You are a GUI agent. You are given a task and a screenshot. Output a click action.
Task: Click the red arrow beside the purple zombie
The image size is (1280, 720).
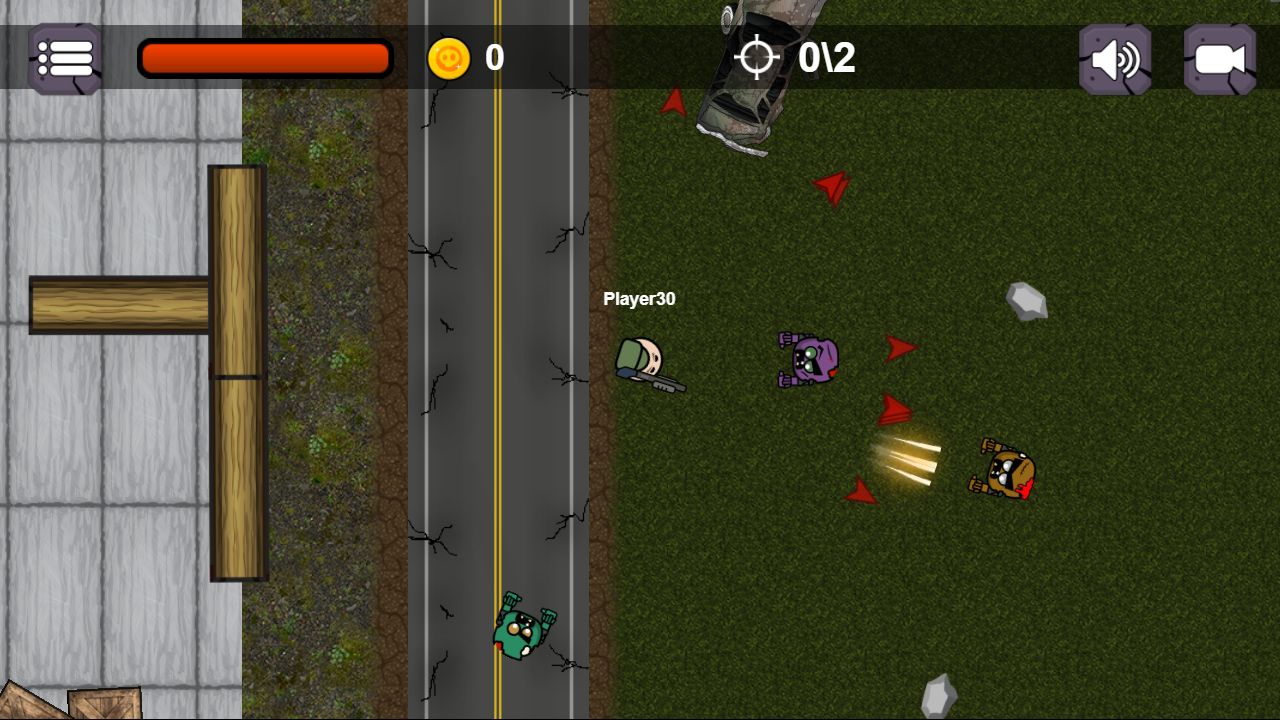click(899, 348)
